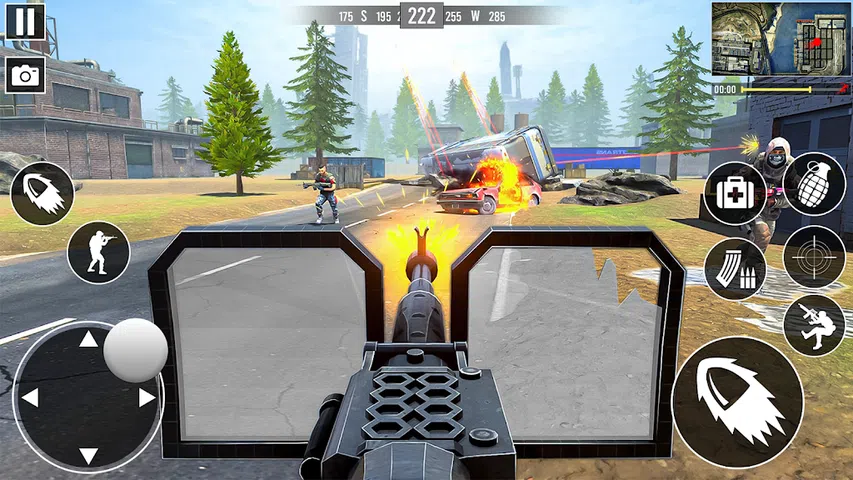
Task: Throw a grenade
Action: [813, 184]
